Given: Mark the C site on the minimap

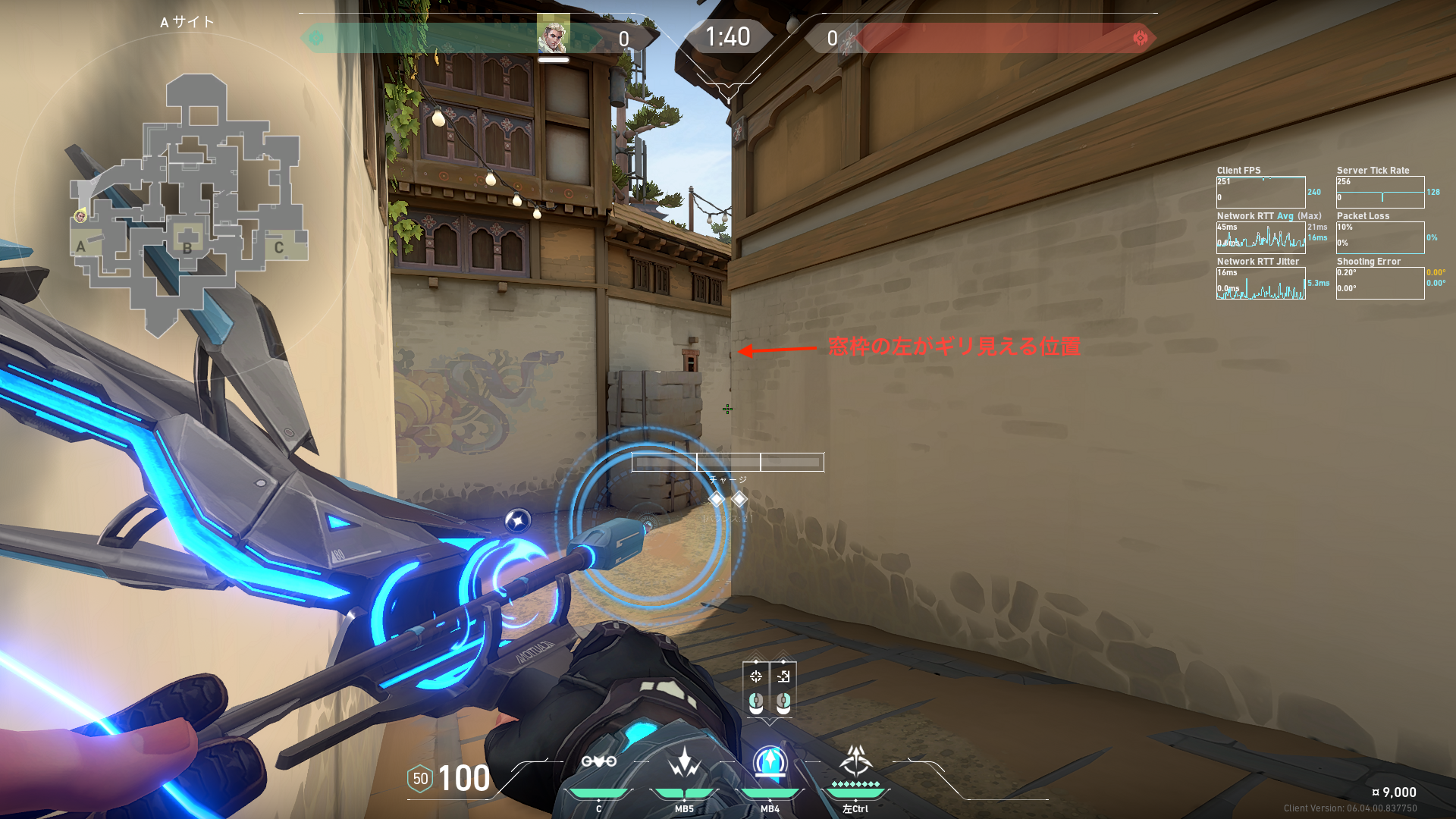Looking at the screenshot, I should [x=279, y=247].
